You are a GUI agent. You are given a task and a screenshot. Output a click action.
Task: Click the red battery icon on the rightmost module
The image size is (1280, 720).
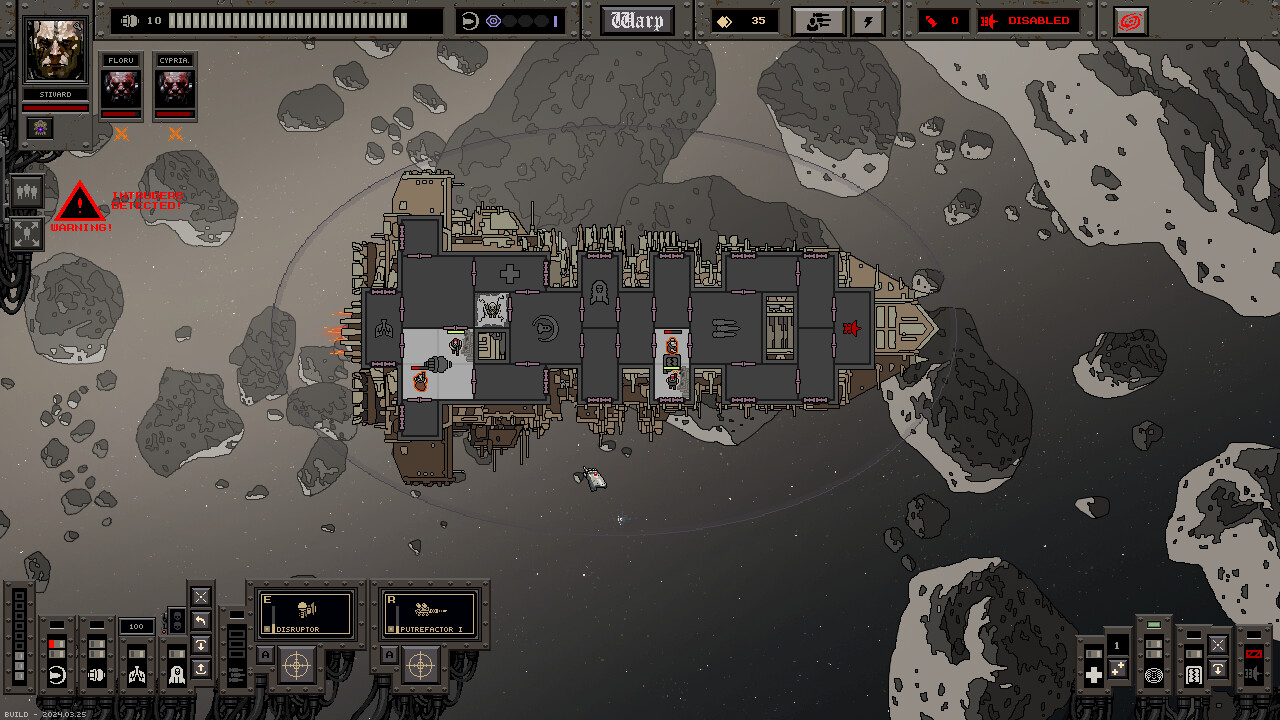pos(1253,654)
